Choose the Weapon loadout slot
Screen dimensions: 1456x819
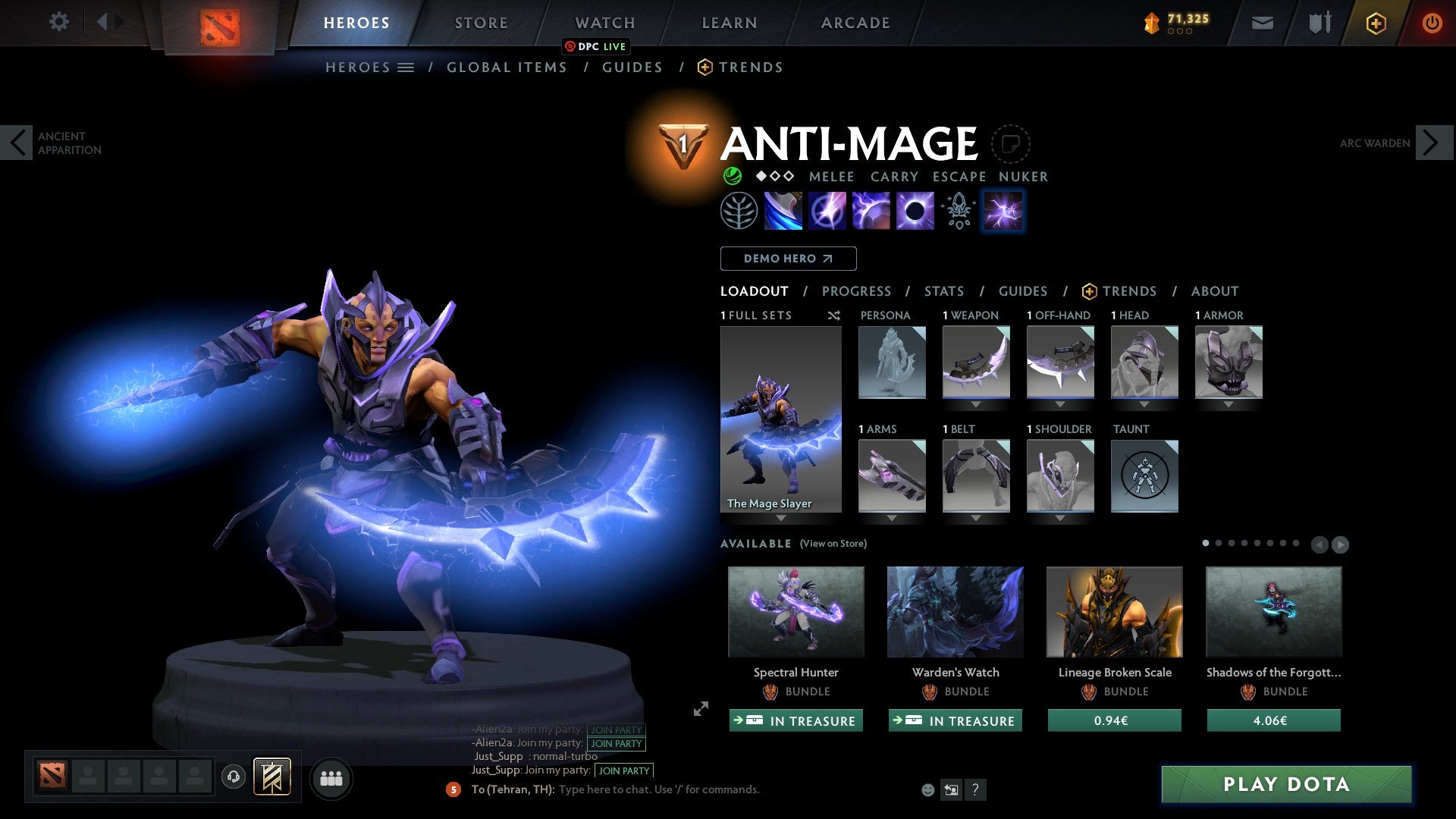coord(976,362)
